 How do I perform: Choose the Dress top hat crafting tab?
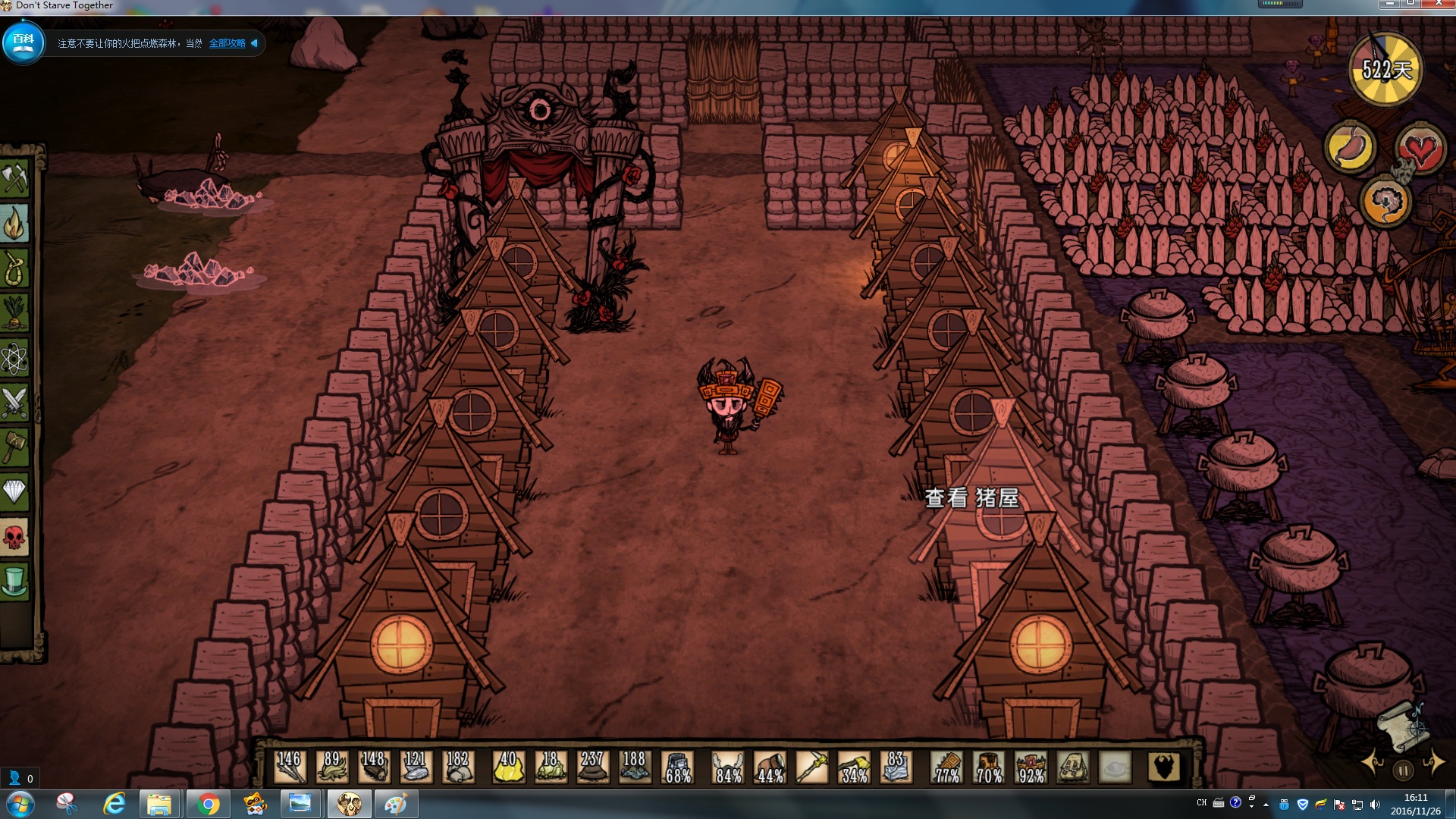tap(14, 582)
